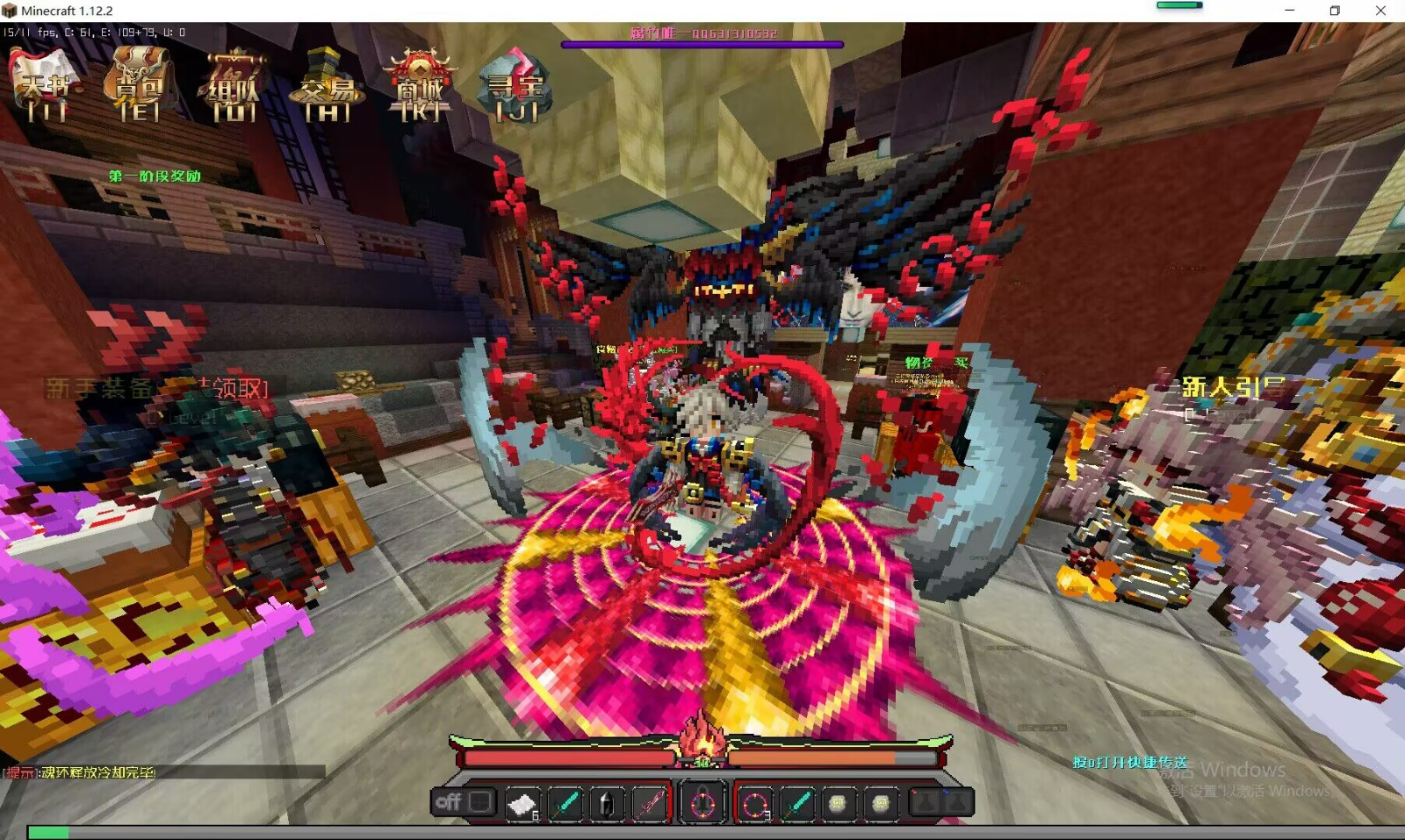Minimize the Minecraft window
This screenshot has height=840, width=1405.
(x=1289, y=11)
